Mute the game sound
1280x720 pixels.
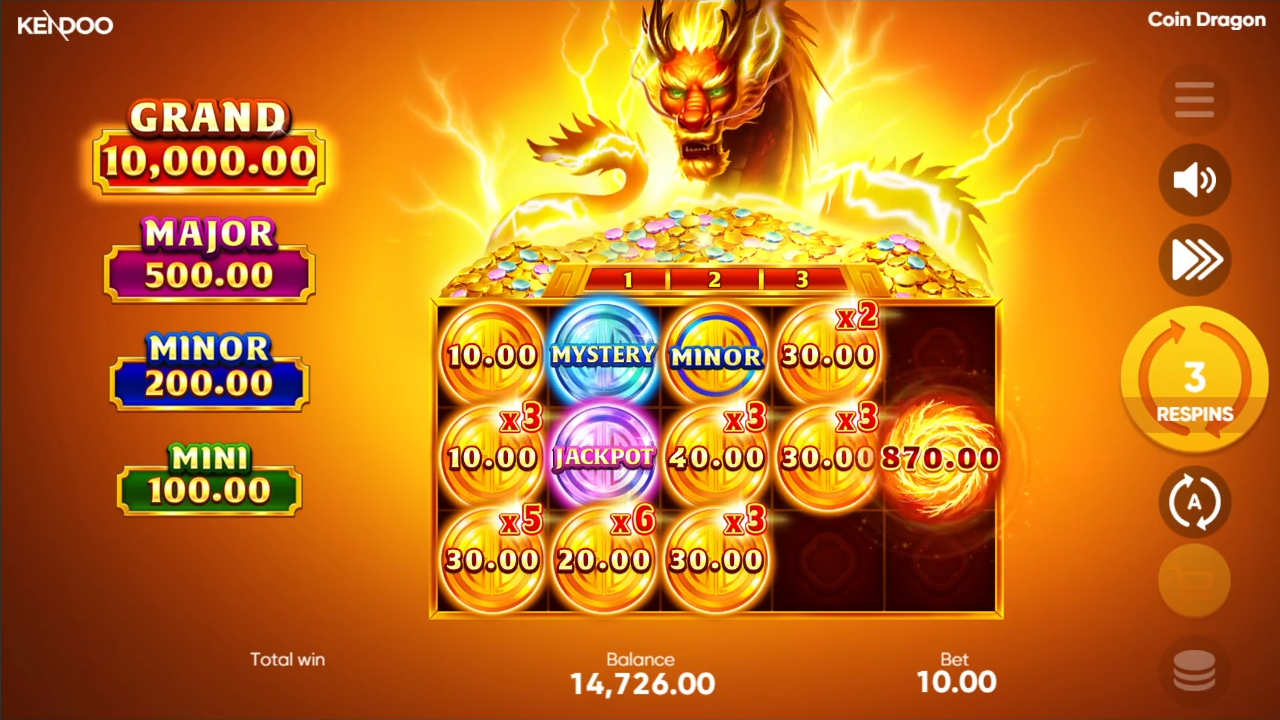coord(1194,180)
